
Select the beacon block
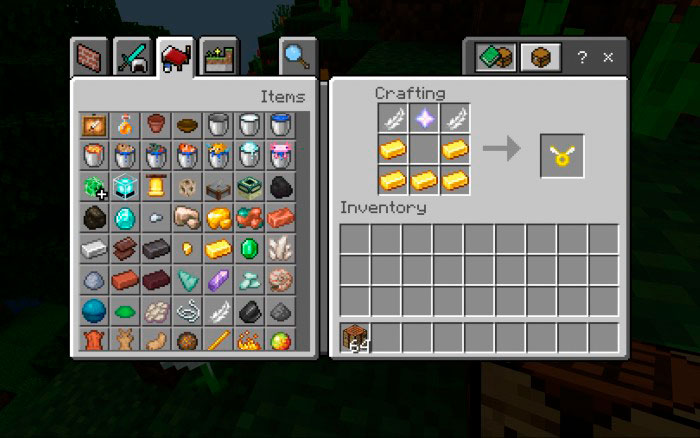[x=125, y=186]
